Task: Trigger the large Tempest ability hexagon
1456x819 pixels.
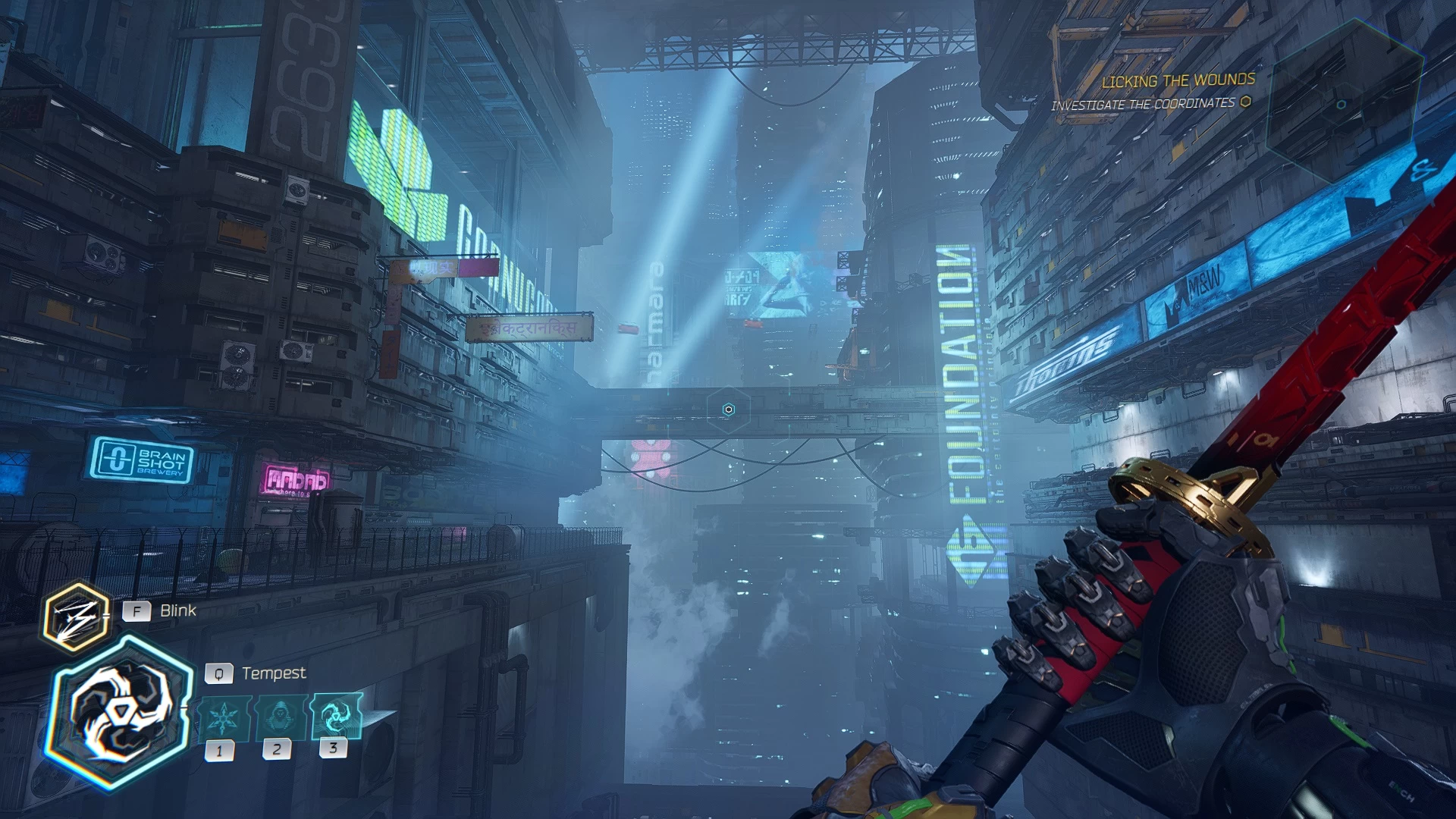Action: pyautogui.click(x=120, y=713)
